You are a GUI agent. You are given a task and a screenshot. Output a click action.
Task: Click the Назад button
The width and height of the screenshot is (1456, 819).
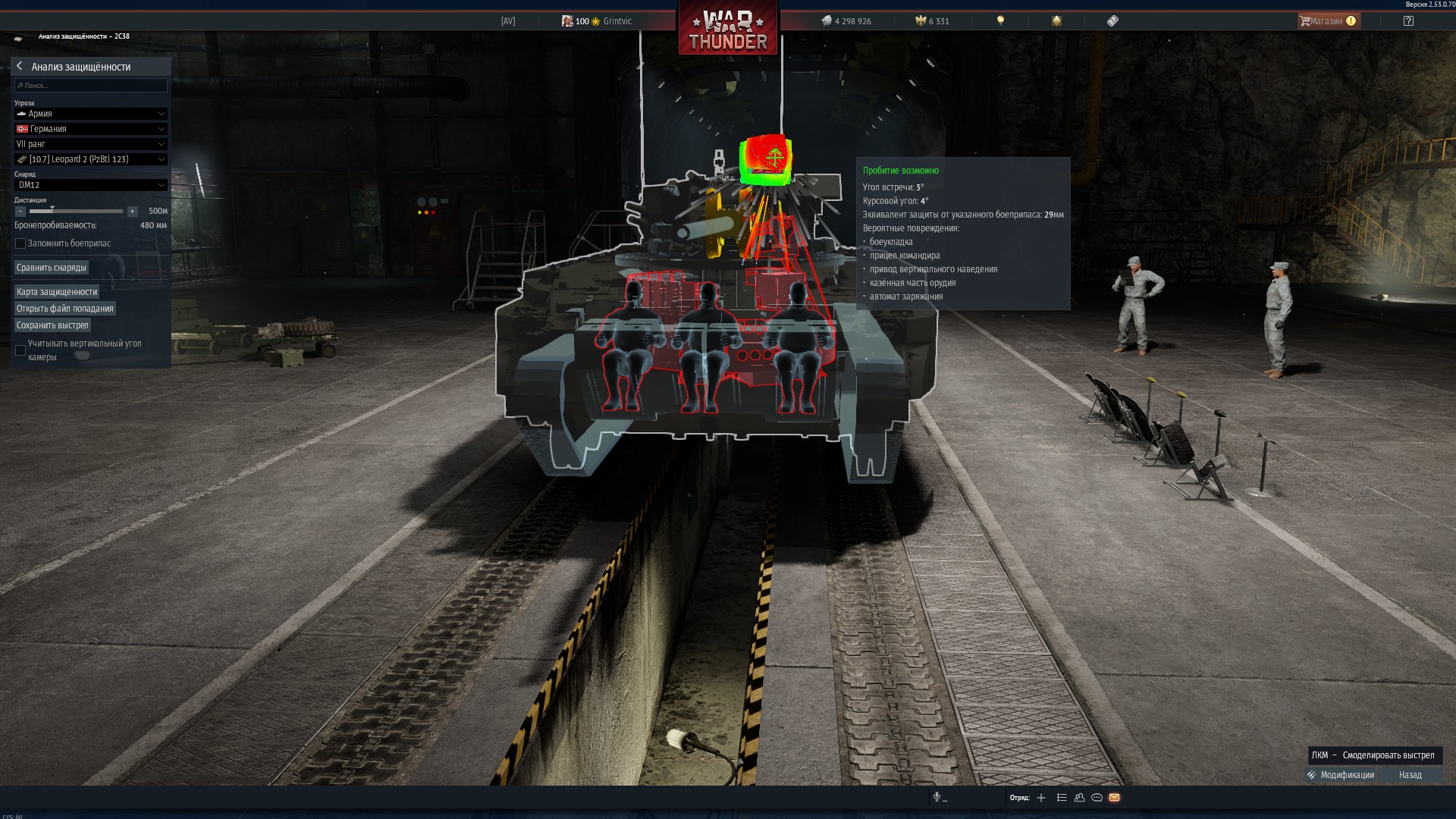click(x=1410, y=775)
